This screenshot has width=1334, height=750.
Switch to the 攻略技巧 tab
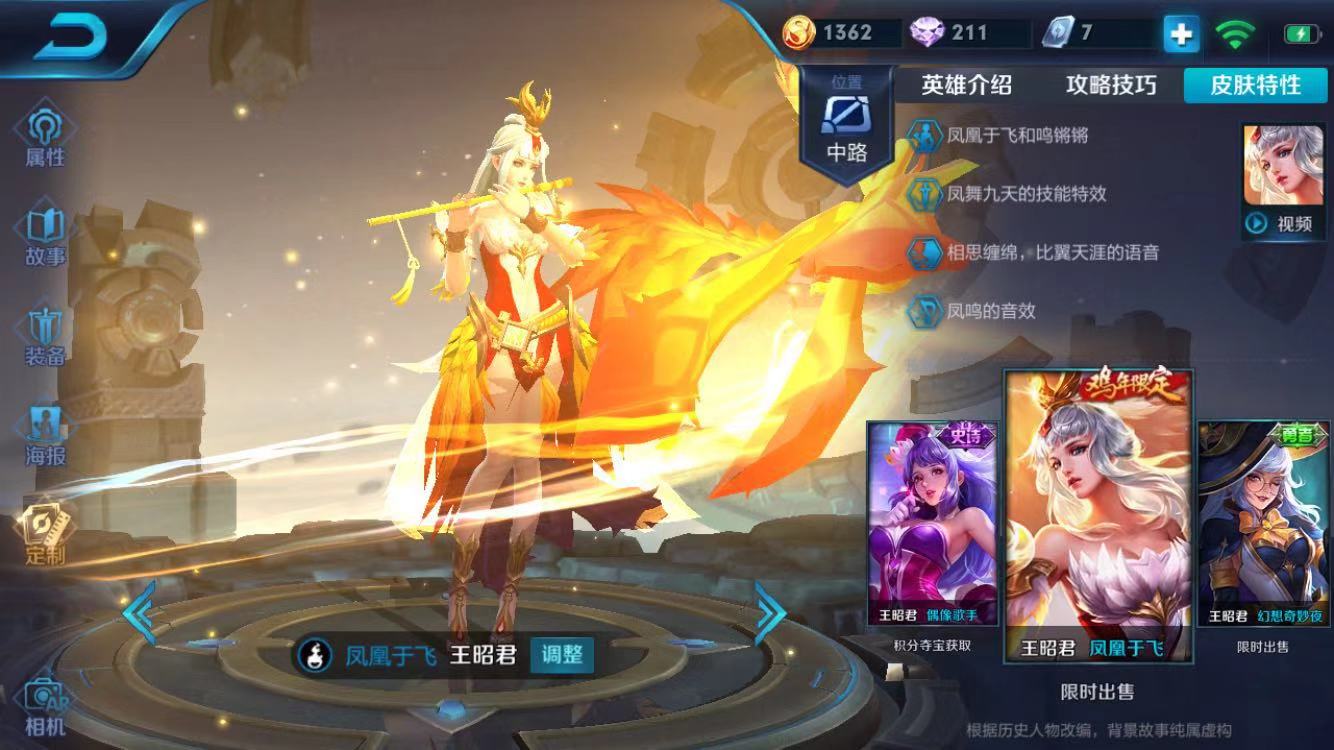pyautogui.click(x=1110, y=86)
